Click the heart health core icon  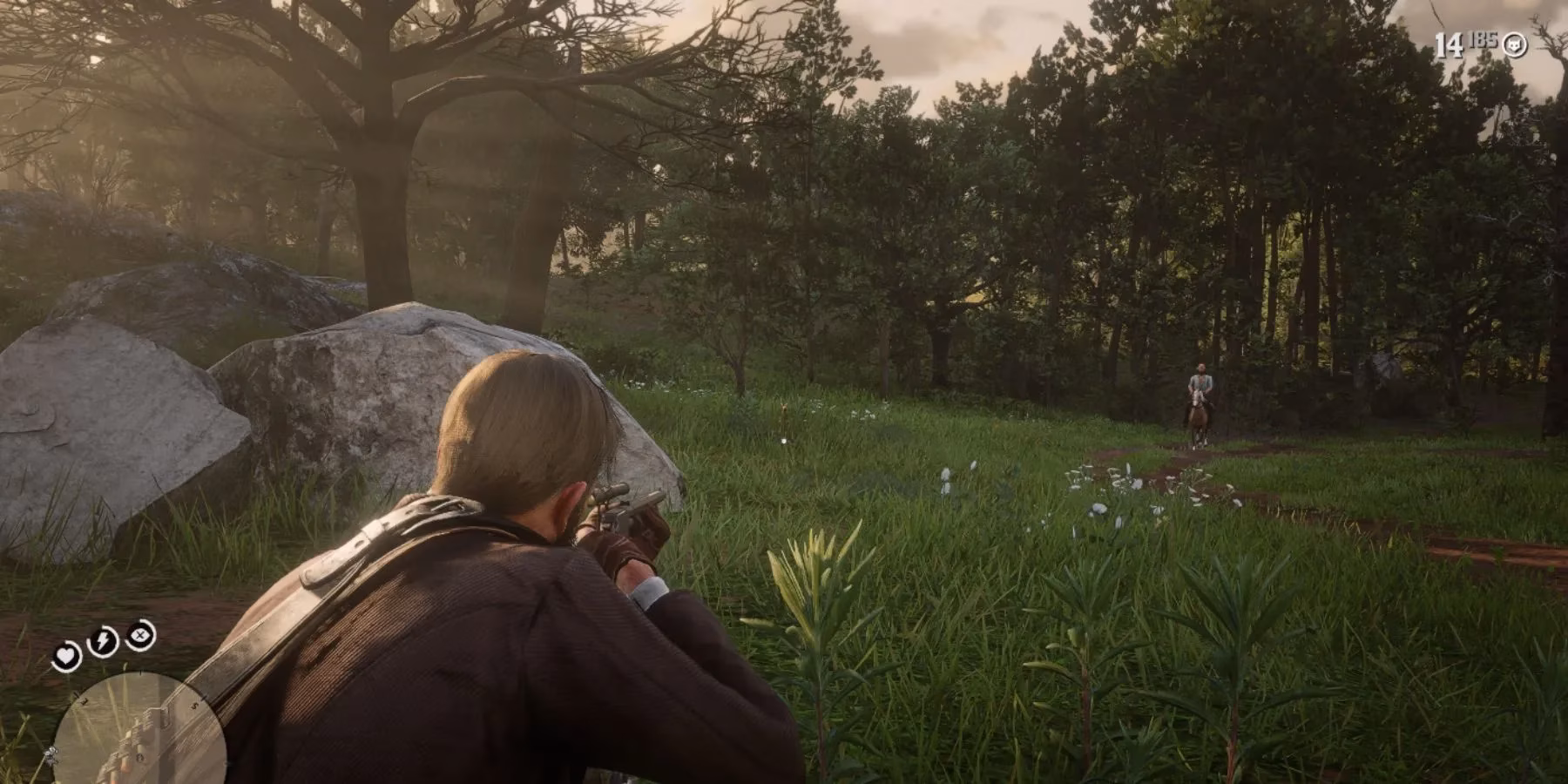pos(66,655)
